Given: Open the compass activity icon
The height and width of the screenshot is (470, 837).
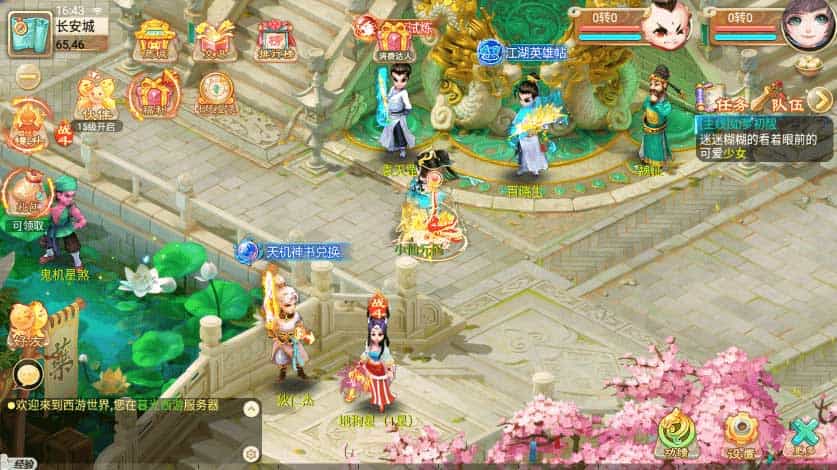Looking at the screenshot, I should click(215, 93).
